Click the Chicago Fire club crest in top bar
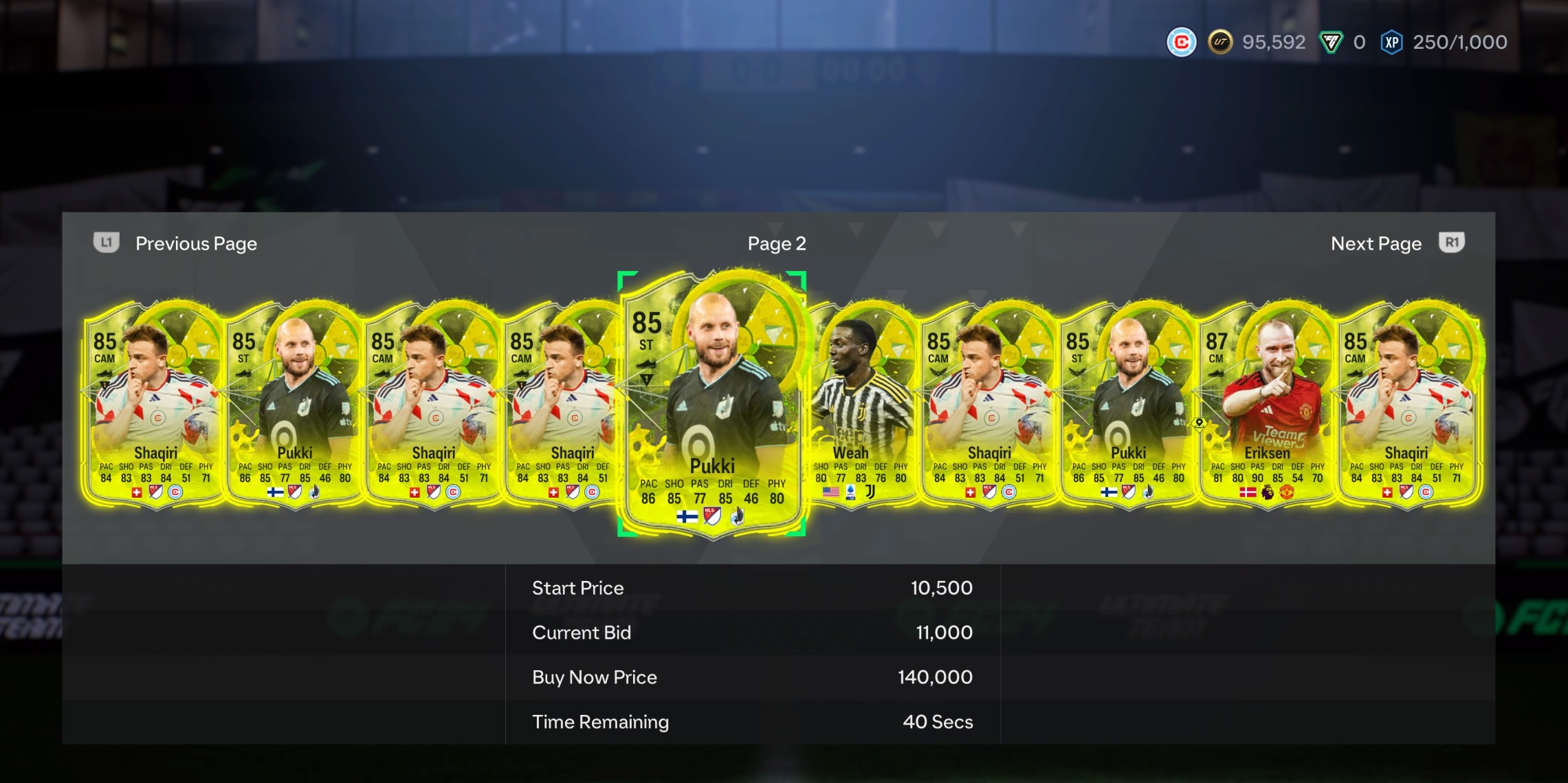This screenshot has width=1568, height=783. click(1180, 42)
